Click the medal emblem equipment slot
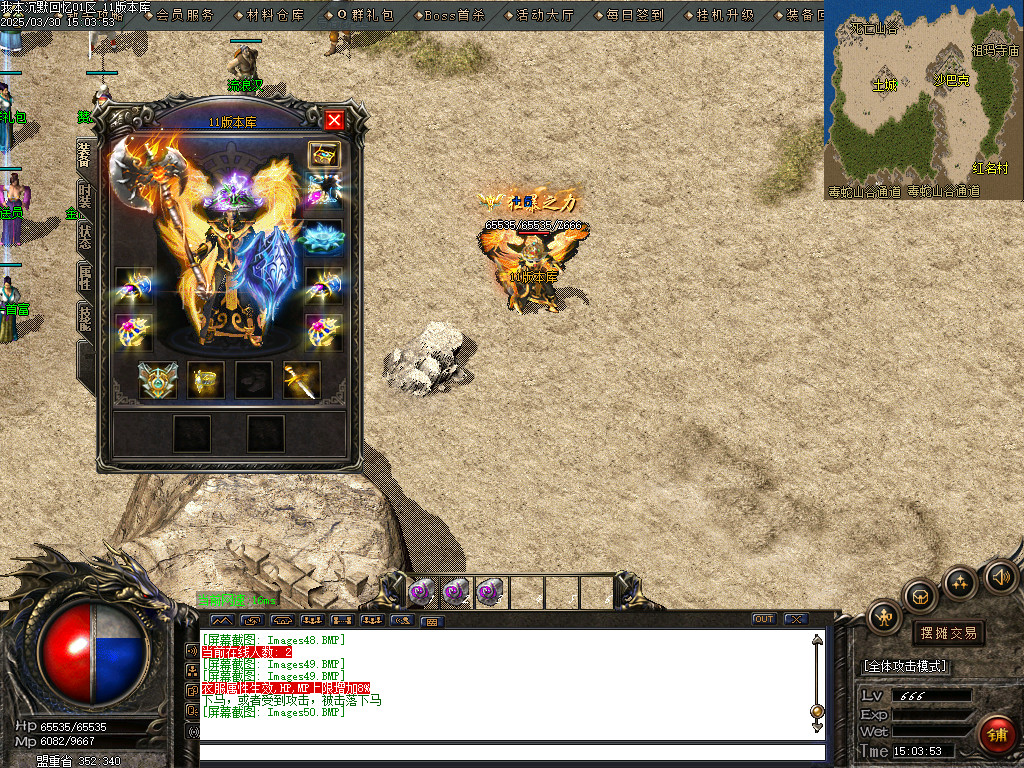The image size is (1024, 768). (x=157, y=380)
